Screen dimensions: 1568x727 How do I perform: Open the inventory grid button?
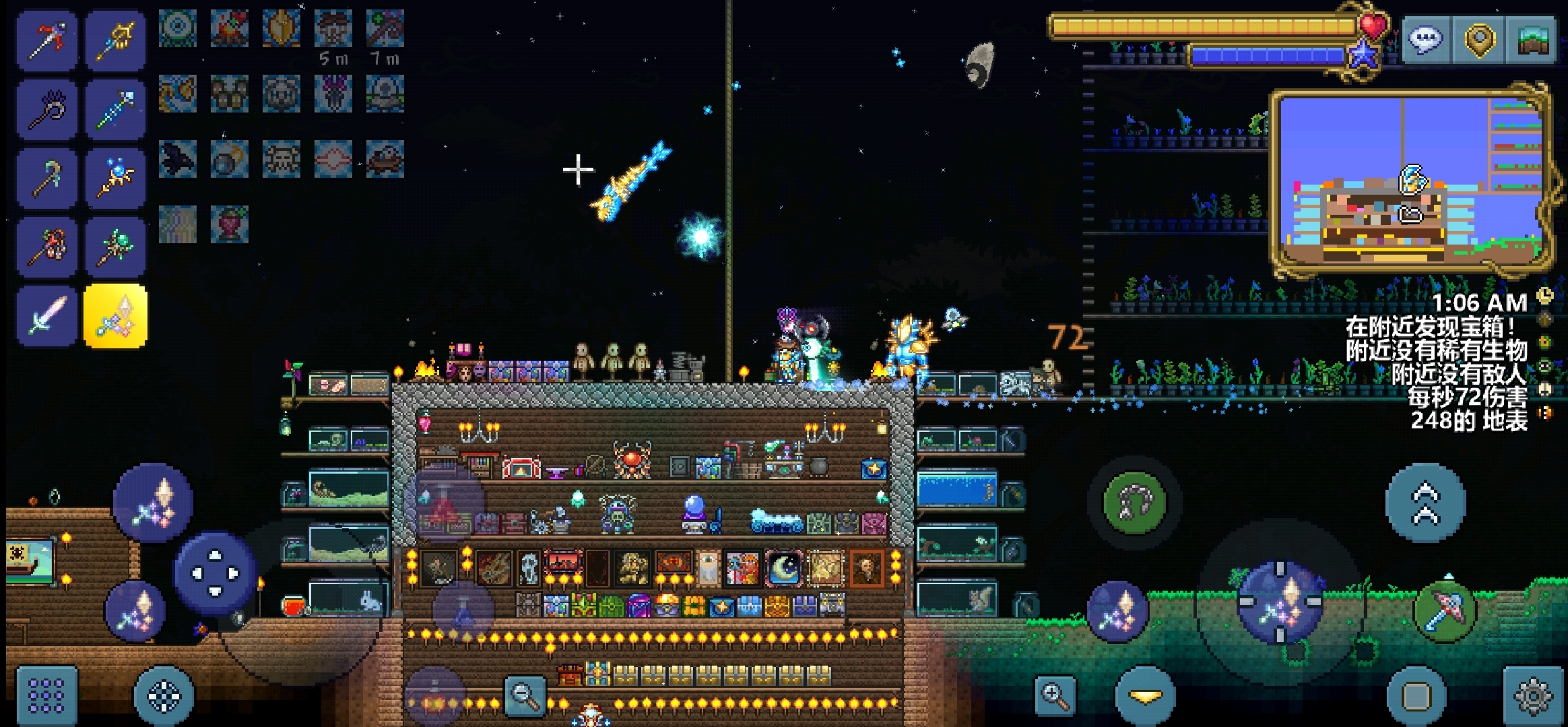pos(46,695)
